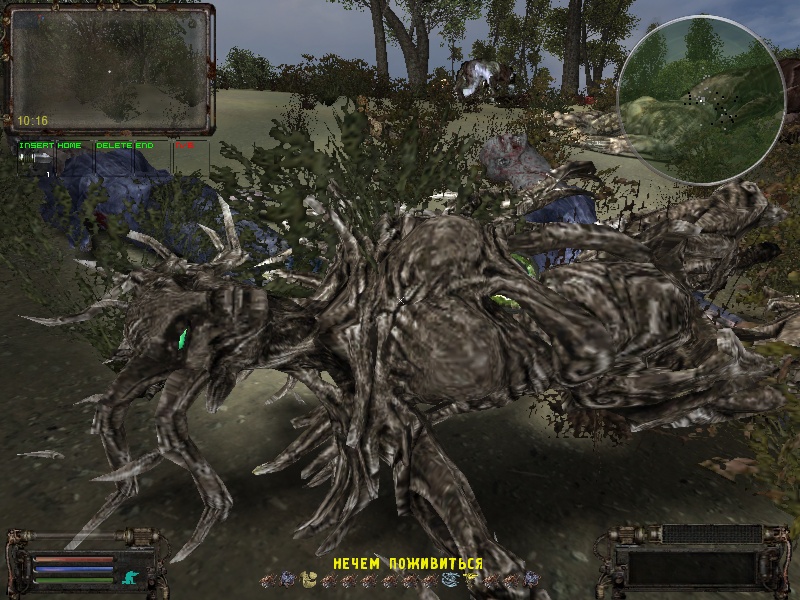The width and height of the screenshot is (800, 600).
Task: Click the cyan figure status icon
Action: tap(128, 576)
